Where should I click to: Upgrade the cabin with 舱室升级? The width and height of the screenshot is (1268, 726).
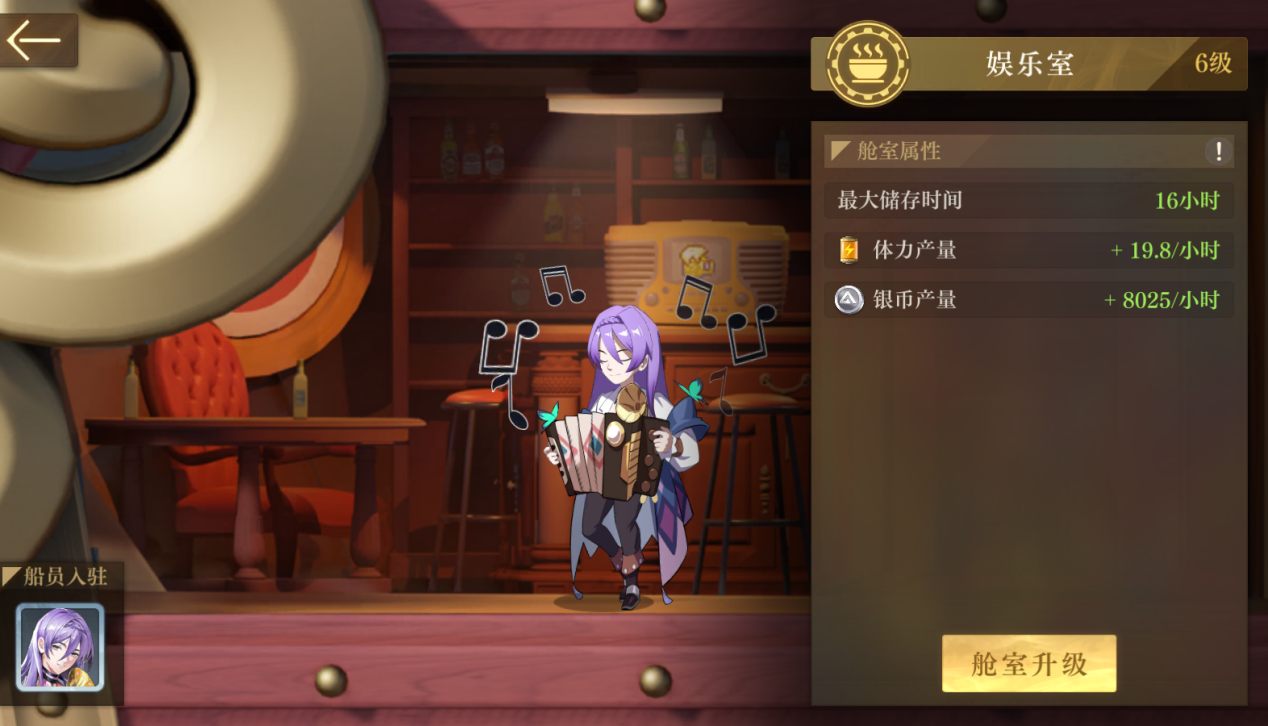point(1028,664)
